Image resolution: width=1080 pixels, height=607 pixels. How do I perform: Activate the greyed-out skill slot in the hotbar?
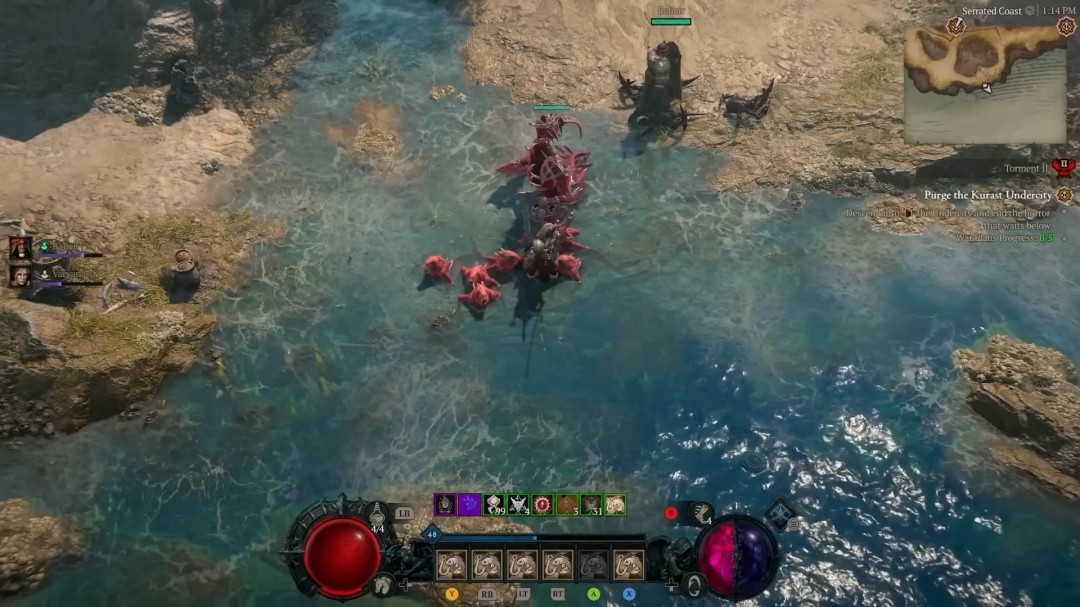[x=593, y=565]
